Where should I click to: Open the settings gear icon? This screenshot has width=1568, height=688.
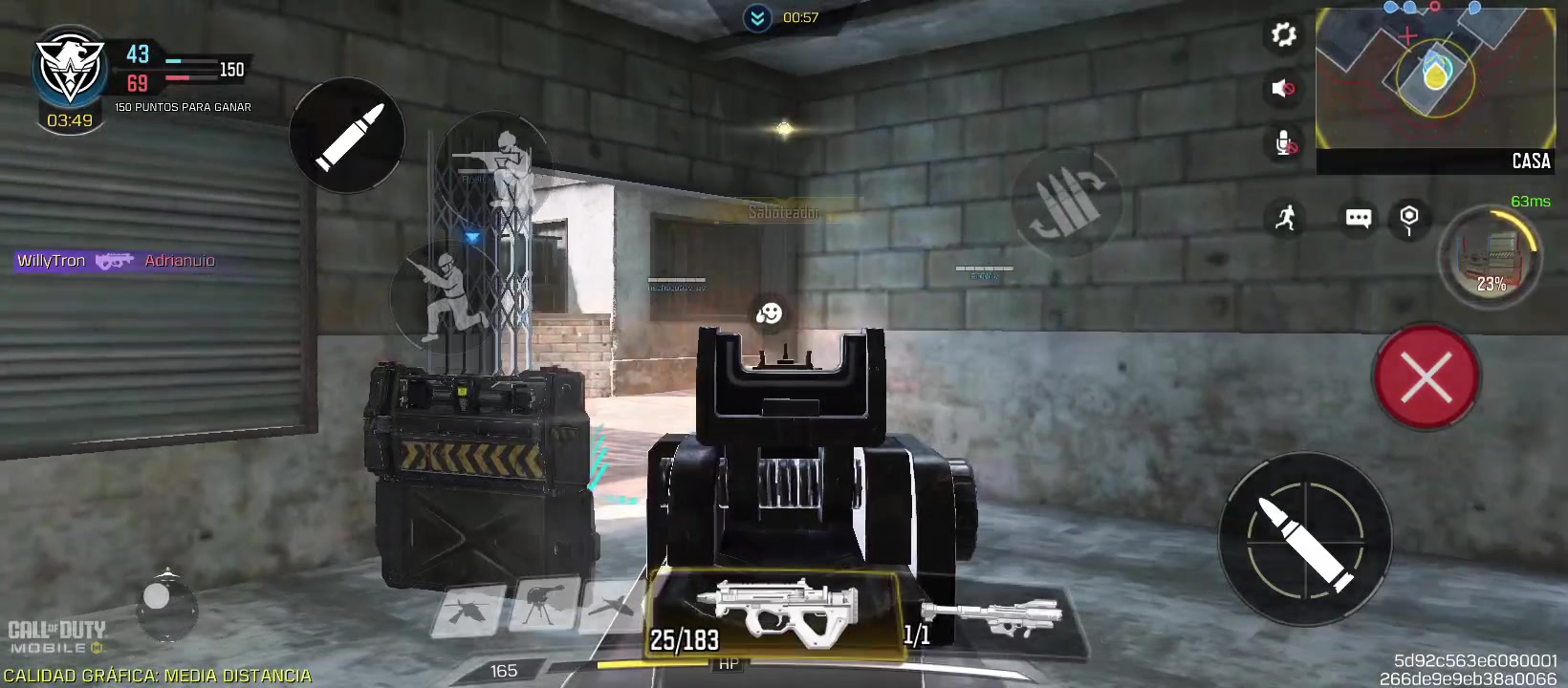click(x=1283, y=34)
